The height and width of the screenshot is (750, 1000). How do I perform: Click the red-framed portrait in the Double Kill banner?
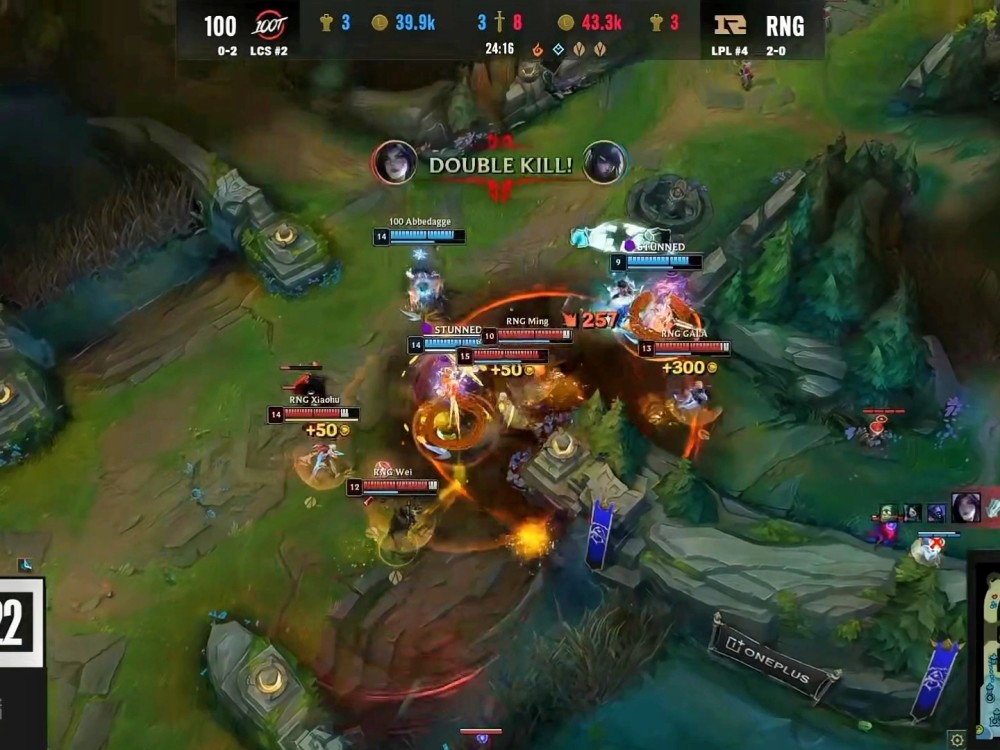tap(394, 163)
